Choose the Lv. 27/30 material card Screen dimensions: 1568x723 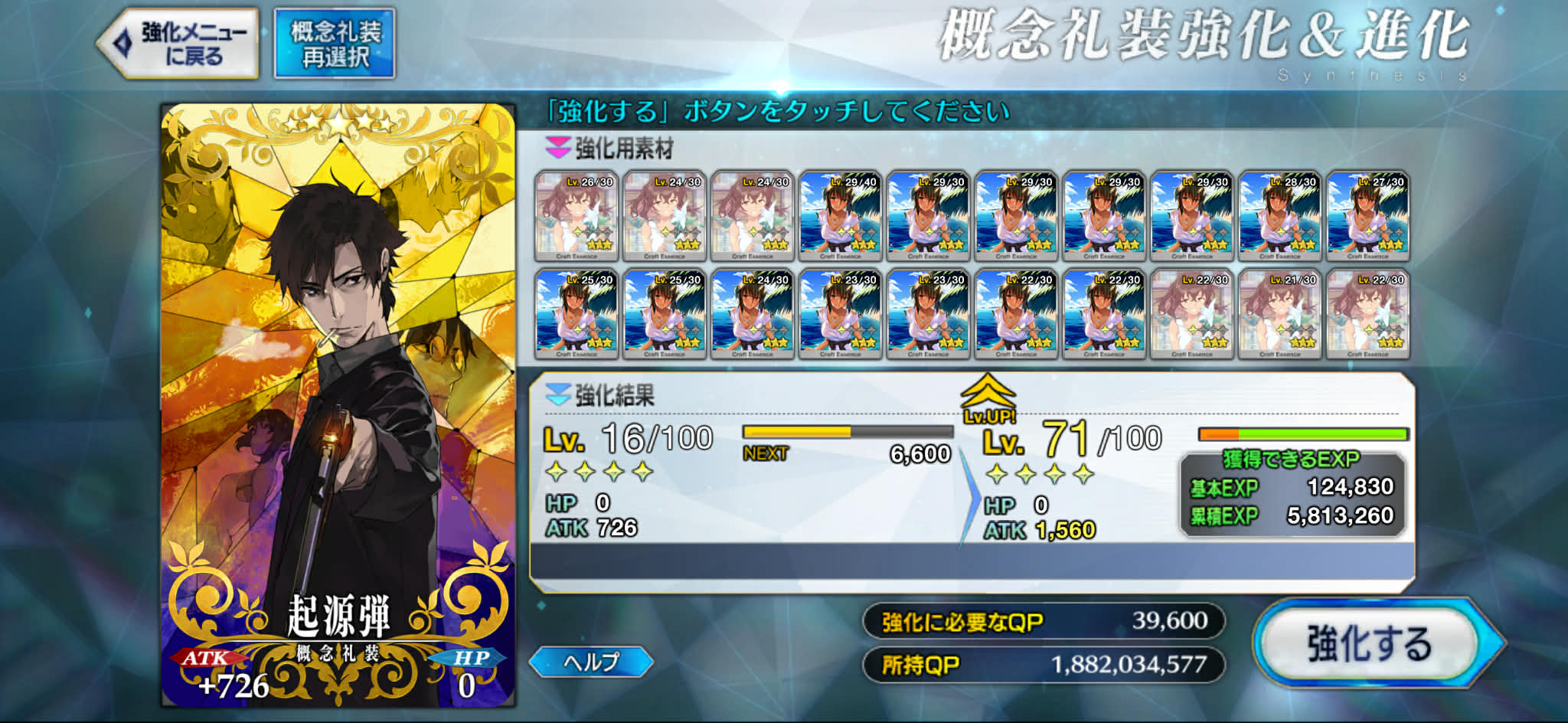click(1368, 217)
